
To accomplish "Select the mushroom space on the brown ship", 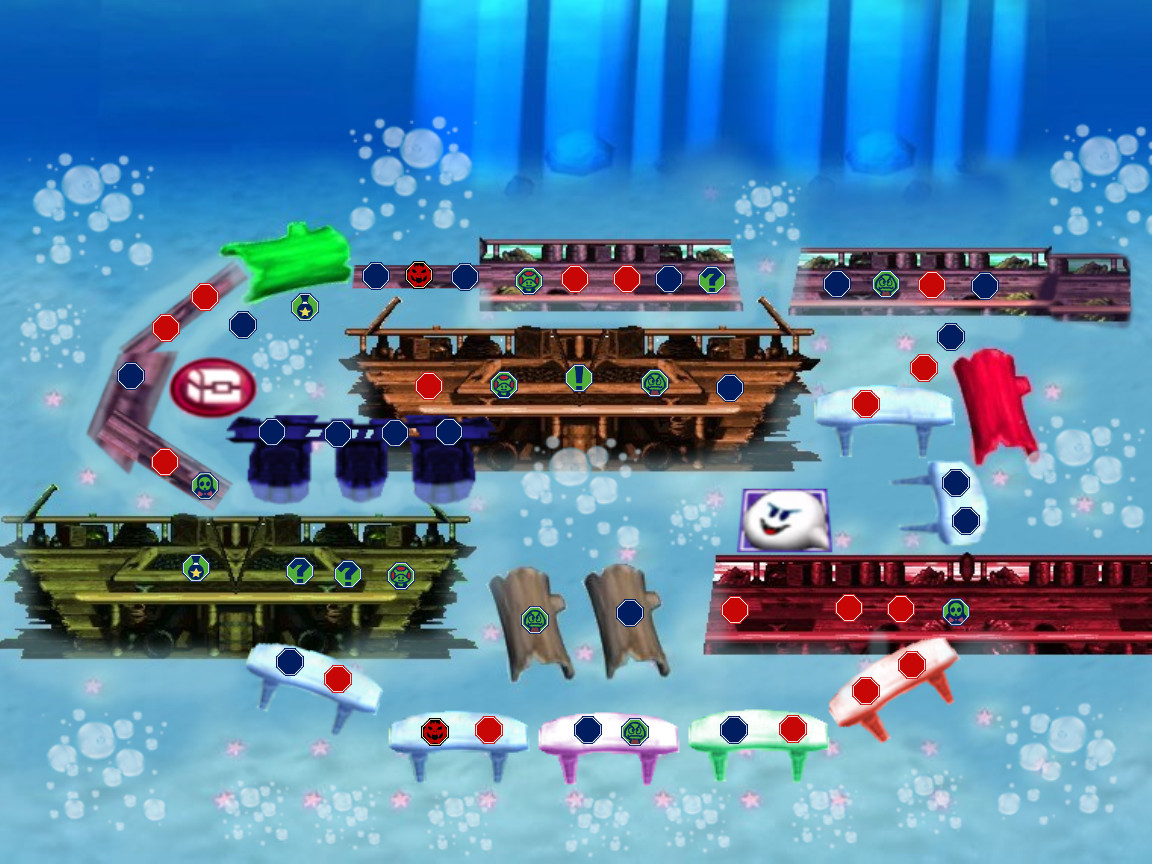I will coord(503,384).
